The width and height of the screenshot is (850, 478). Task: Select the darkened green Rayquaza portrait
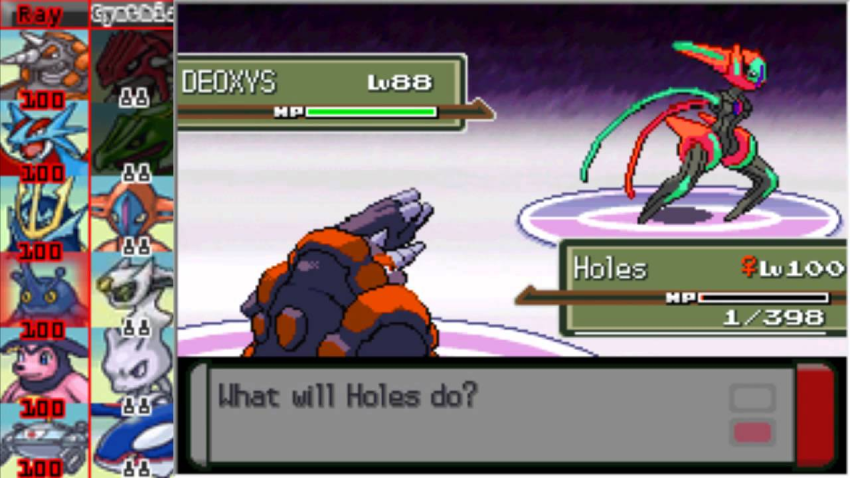pos(132,139)
